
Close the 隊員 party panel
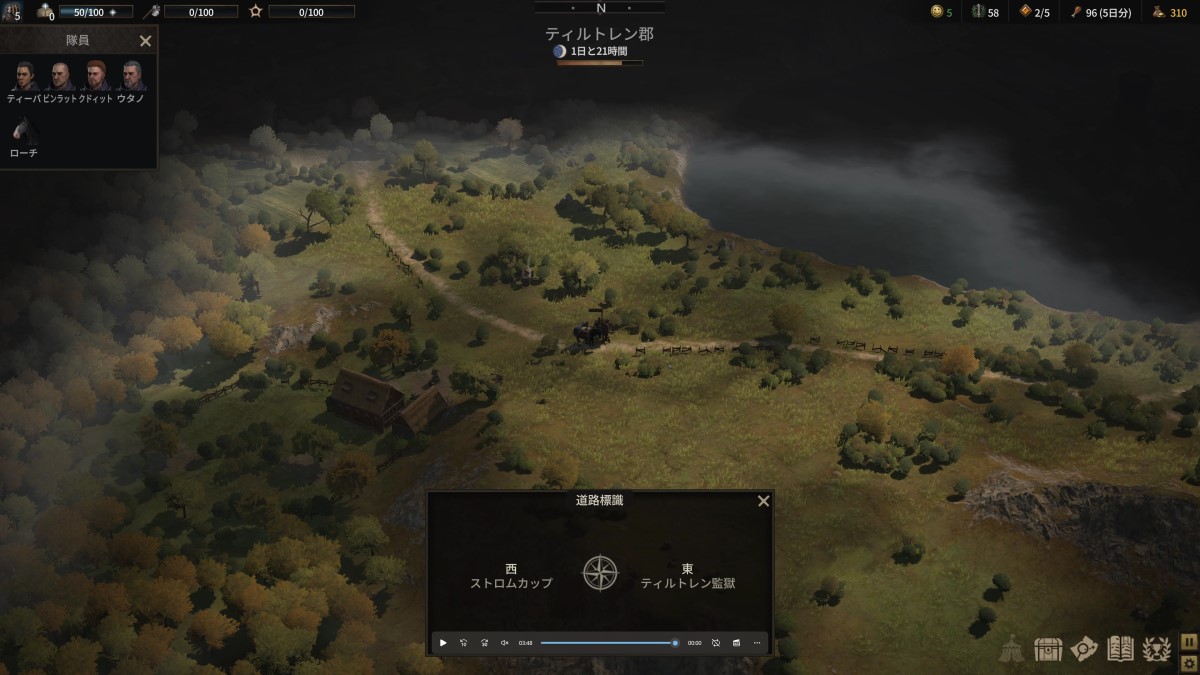[145, 41]
